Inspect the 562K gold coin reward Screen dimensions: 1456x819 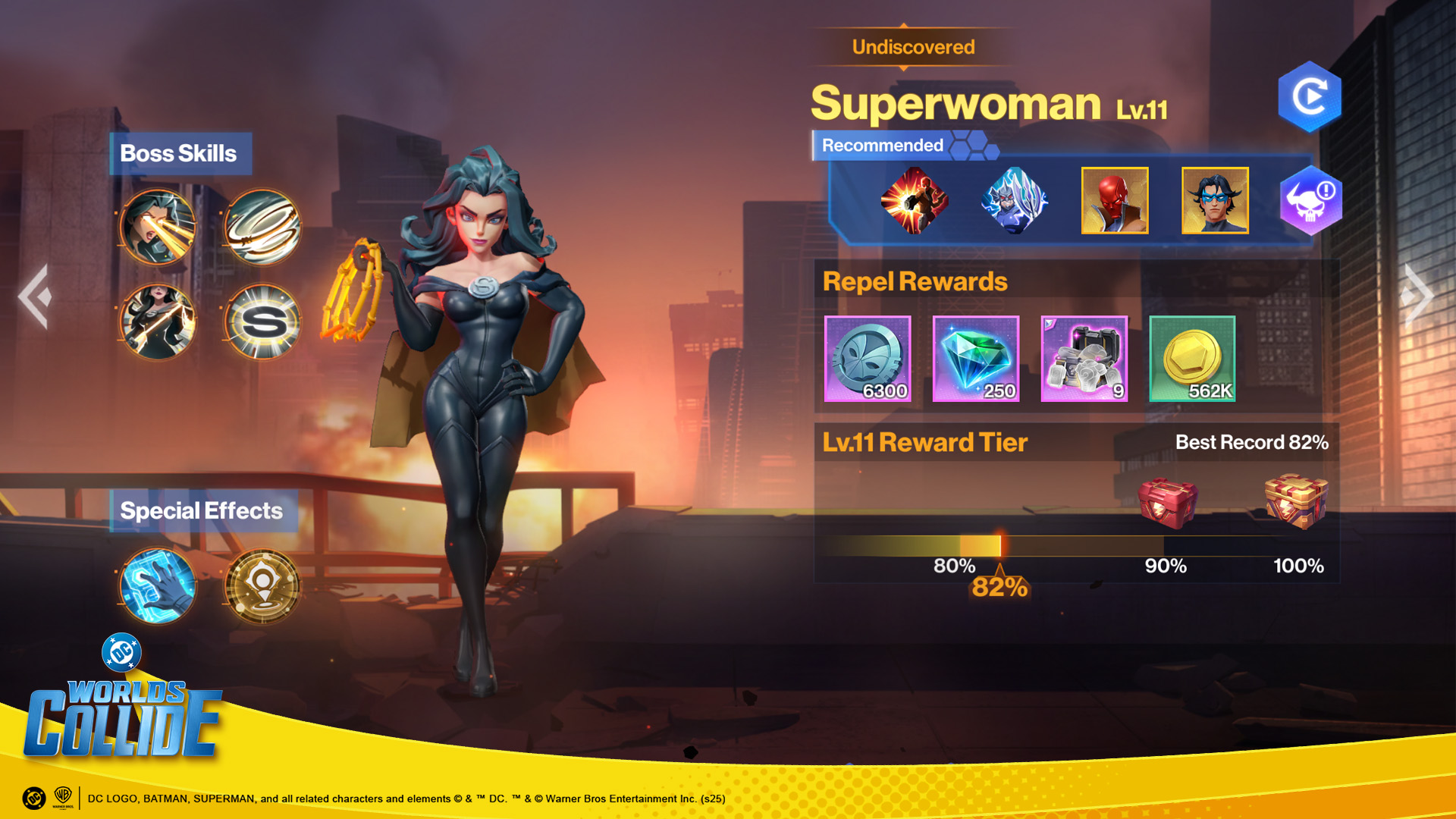tap(1192, 359)
